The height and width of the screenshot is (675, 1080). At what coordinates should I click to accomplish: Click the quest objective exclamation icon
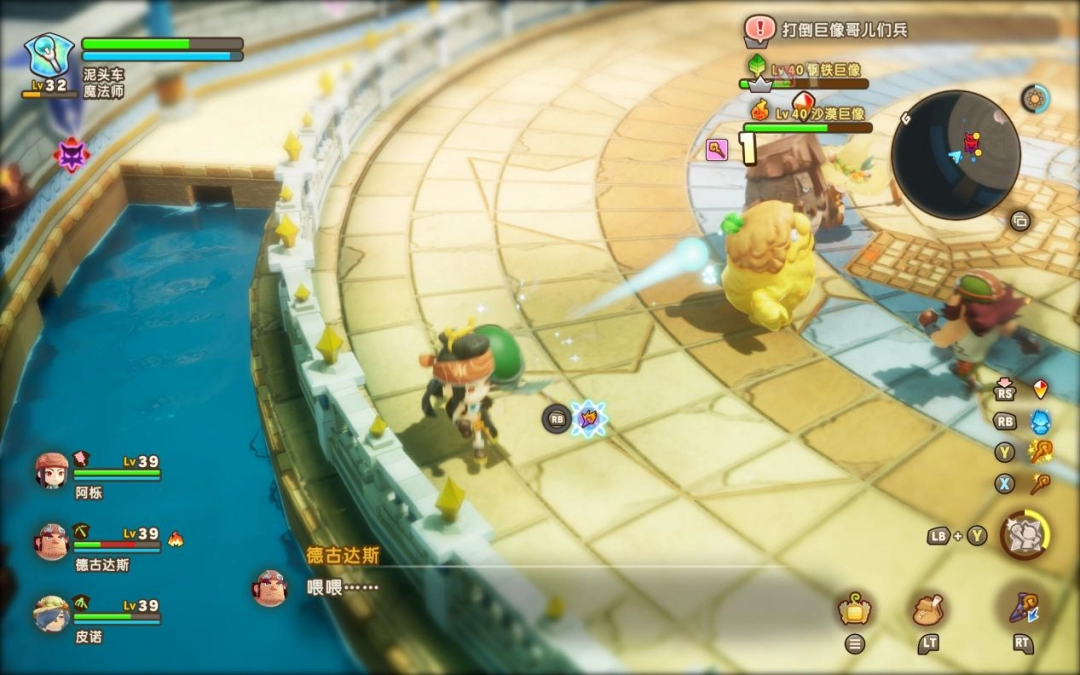click(760, 28)
